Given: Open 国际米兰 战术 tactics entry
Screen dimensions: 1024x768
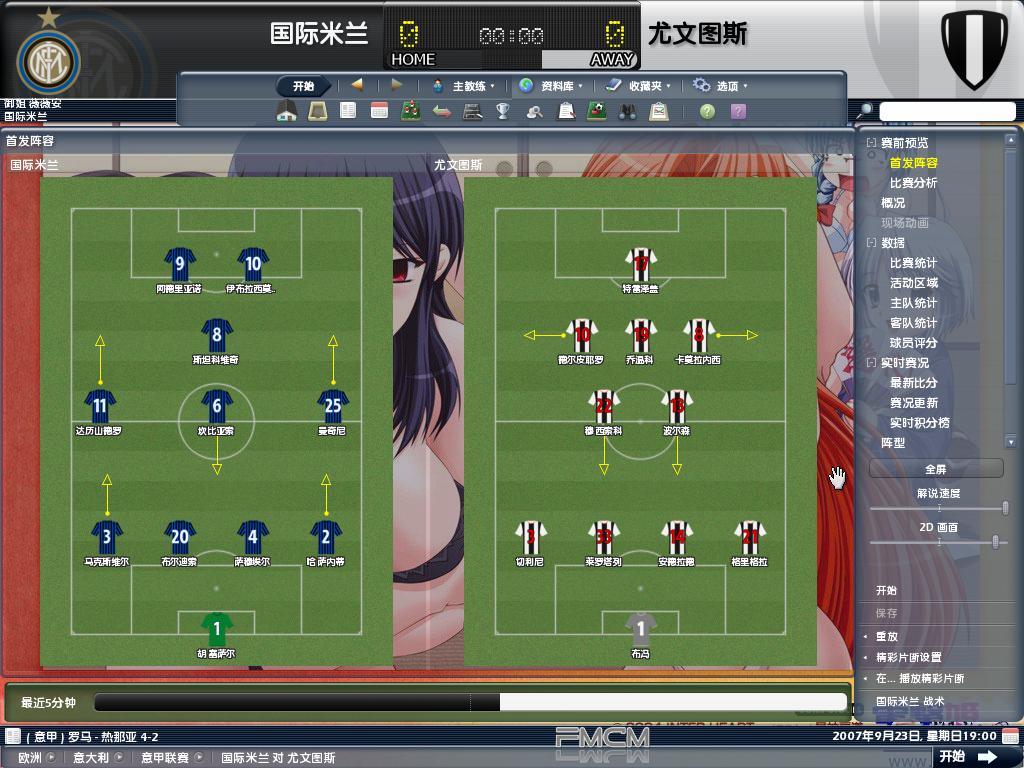Looking at the screenshot, I should (909, 701).
